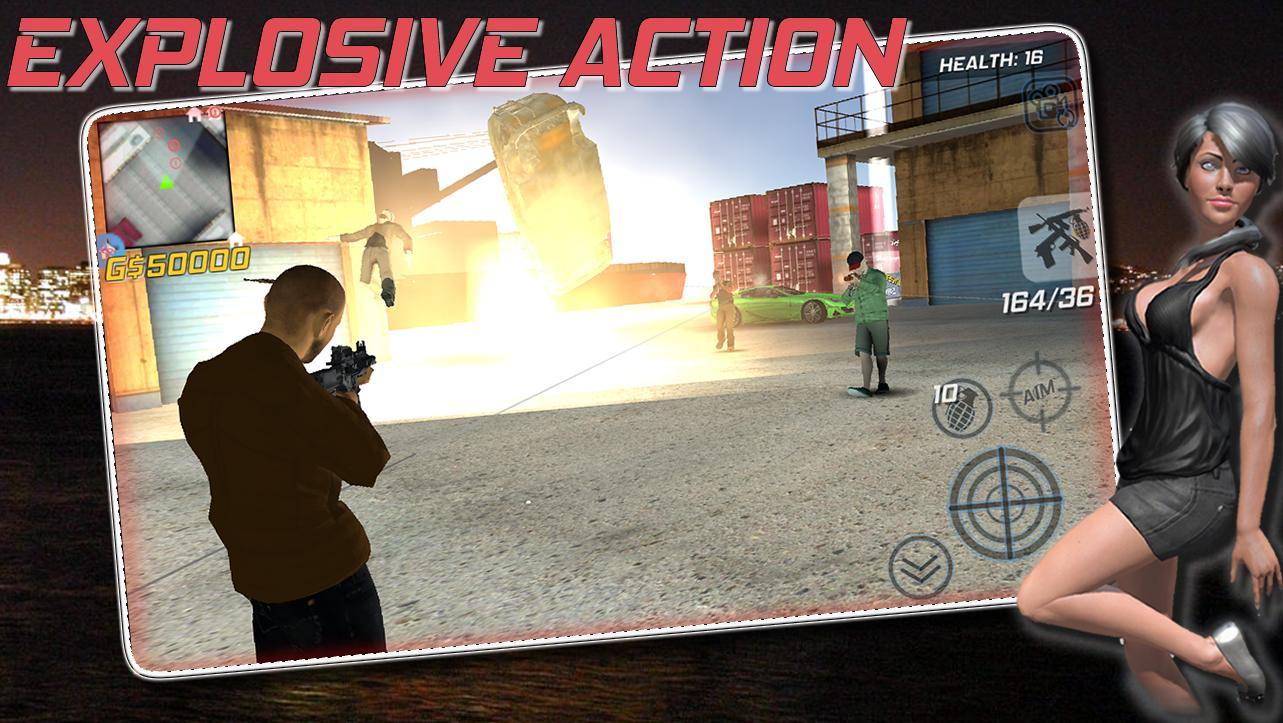
Task: Click the blue badge beside the money counter
Action: click(108, 245)
